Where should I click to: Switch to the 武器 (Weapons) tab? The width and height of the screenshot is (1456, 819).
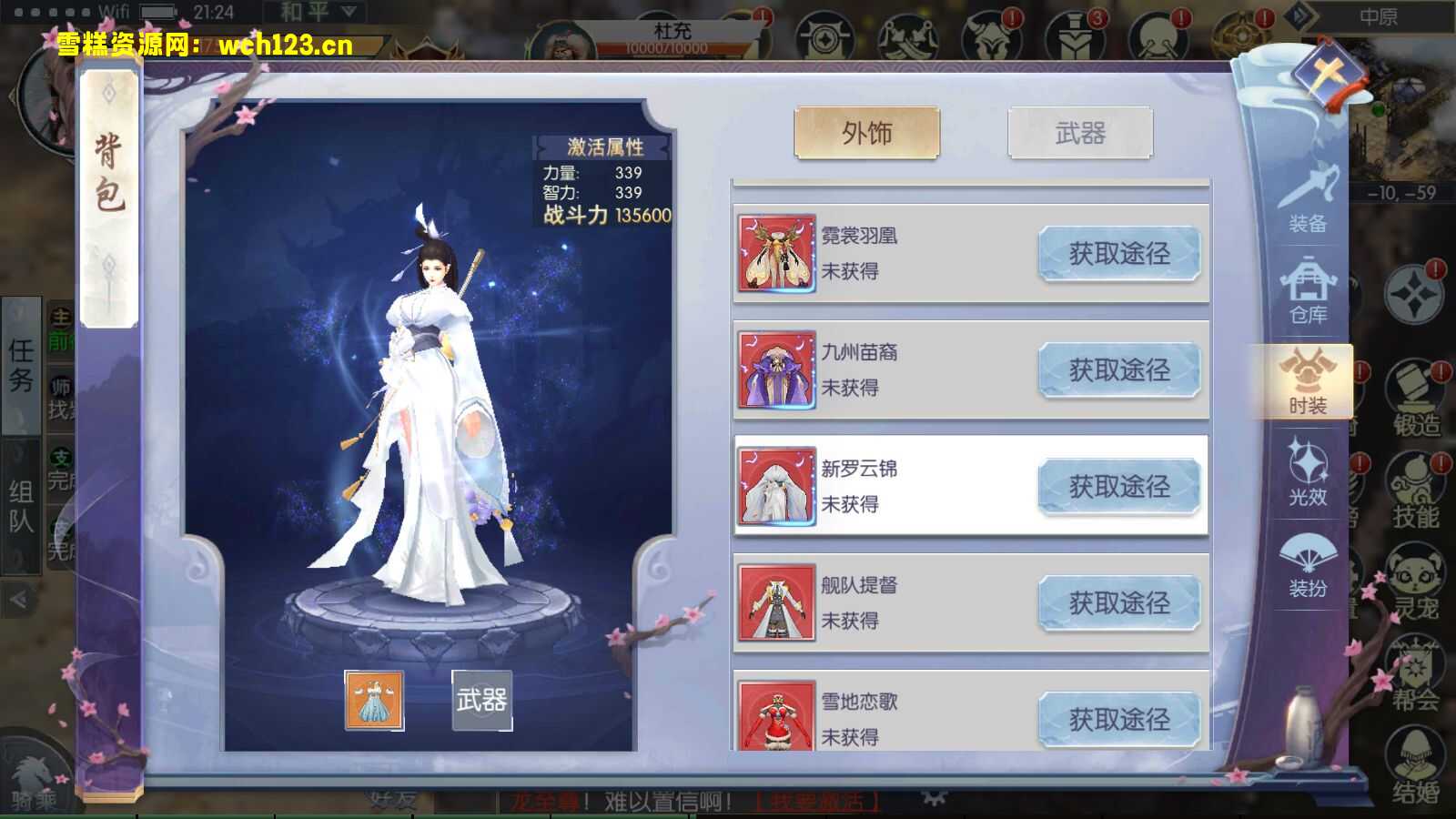pyautogui.click(x=1083, y=132)
